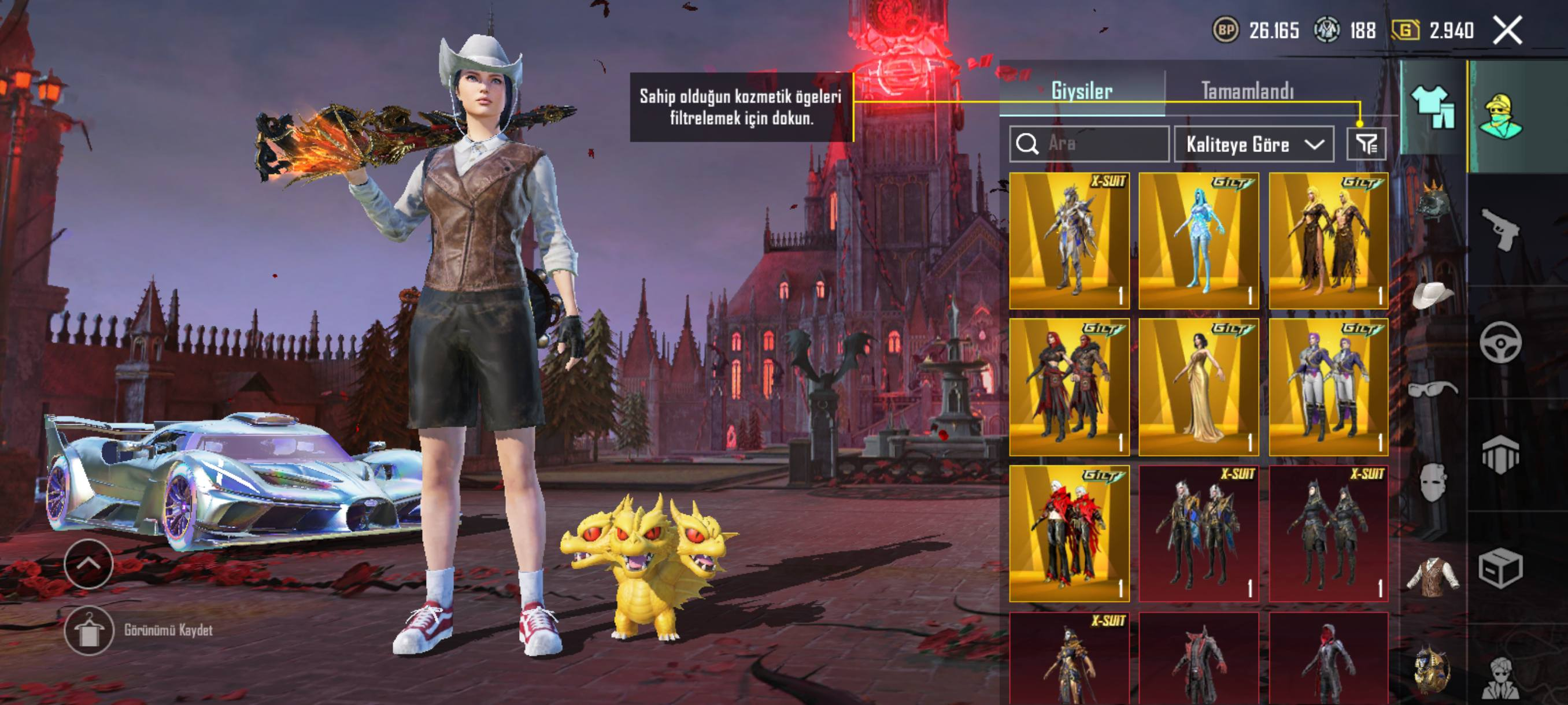Expand the circular up-arrow button
1568x705 pixels.
coord(88,564)
